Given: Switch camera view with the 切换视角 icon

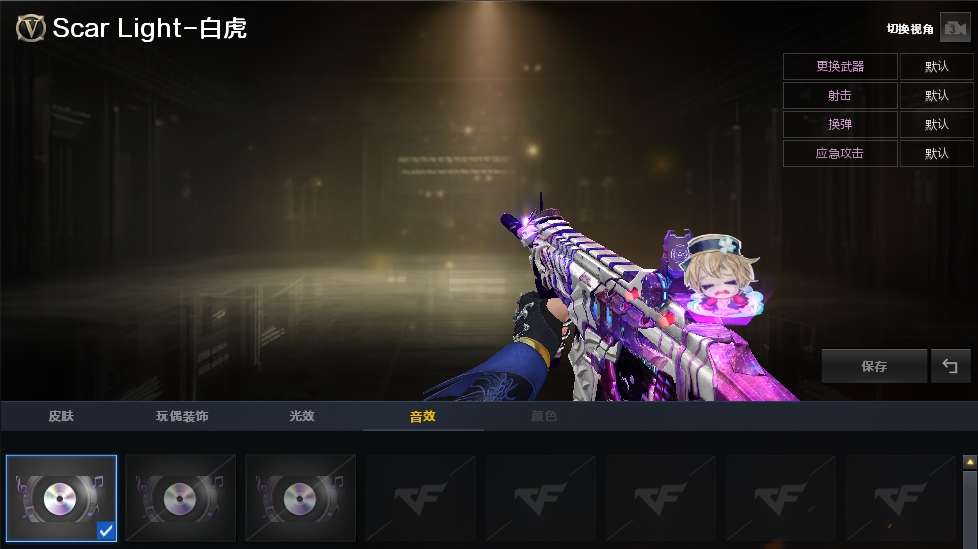Looking at the screenshot, I should pyautogui.click(x=955, y=29).
